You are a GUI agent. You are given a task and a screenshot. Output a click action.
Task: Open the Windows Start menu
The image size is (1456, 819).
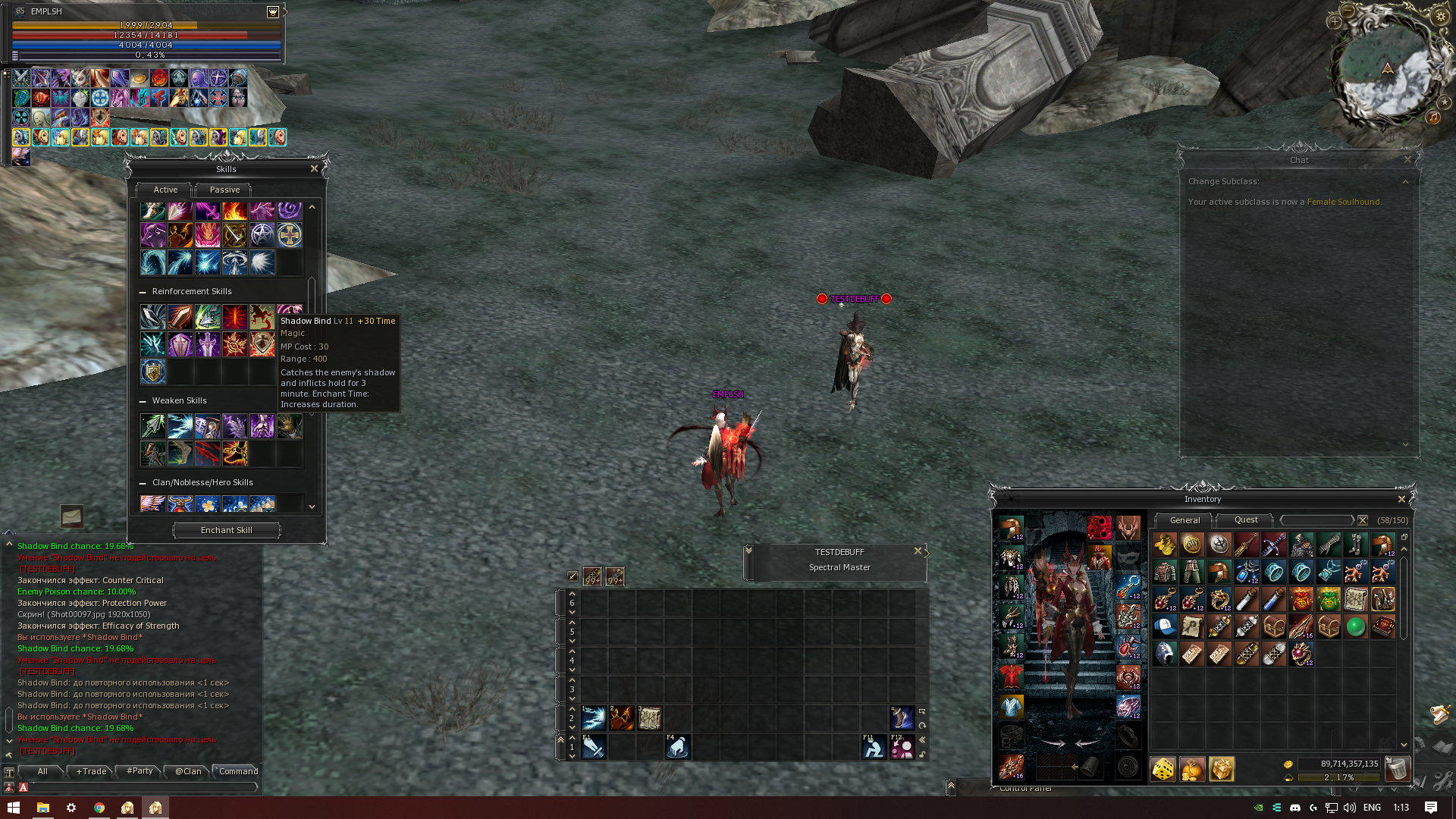[13, 808]
